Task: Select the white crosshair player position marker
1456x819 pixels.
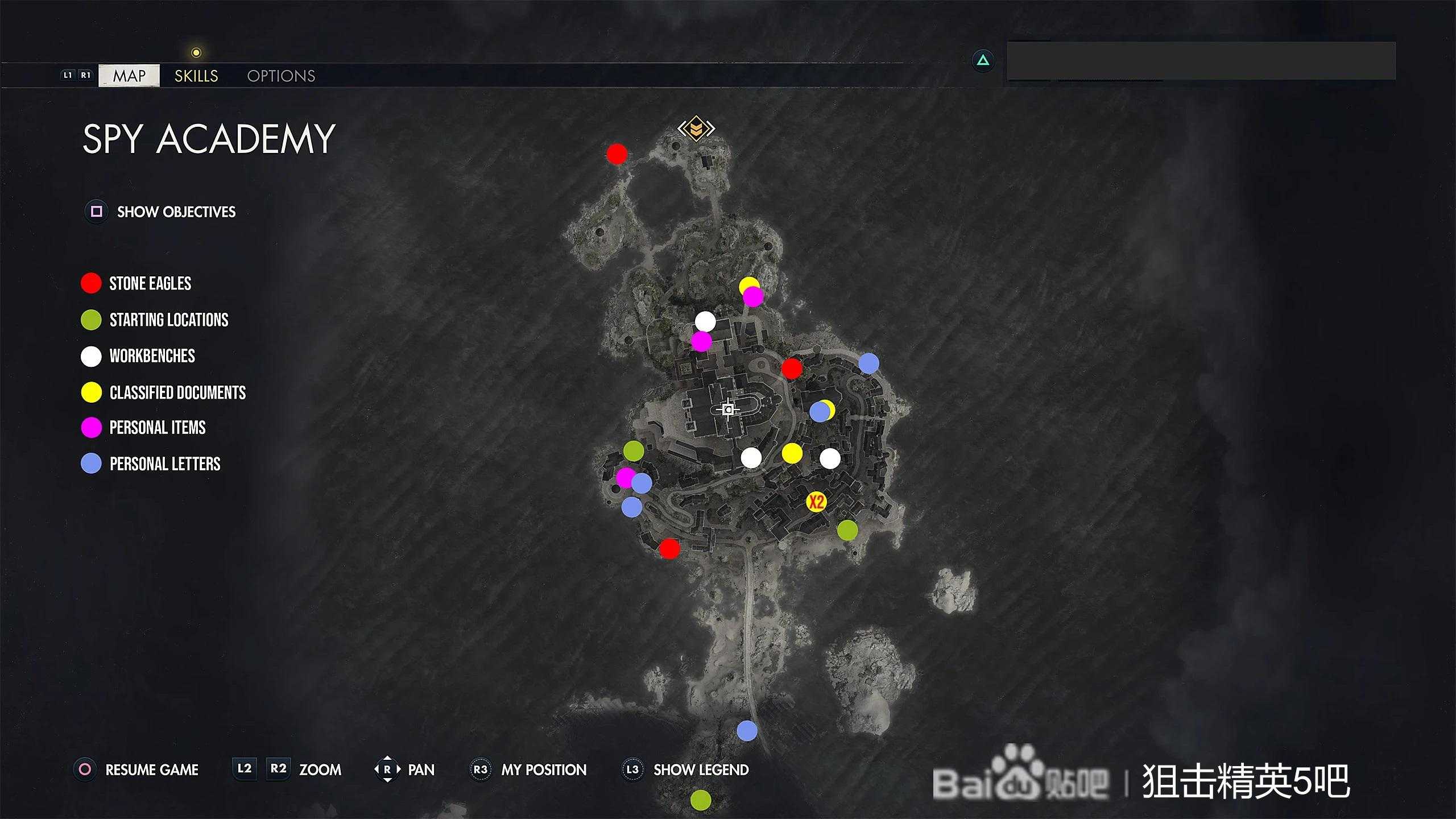Action: point(728,409)
